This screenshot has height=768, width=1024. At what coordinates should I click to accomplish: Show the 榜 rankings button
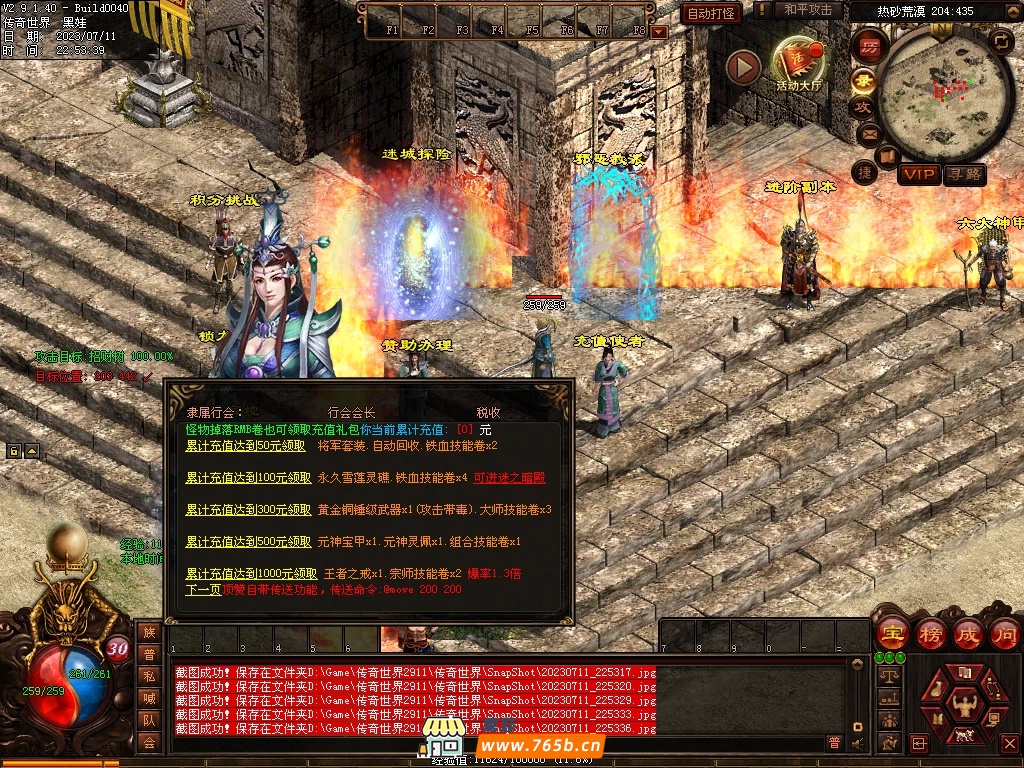(x=930, y=633)
